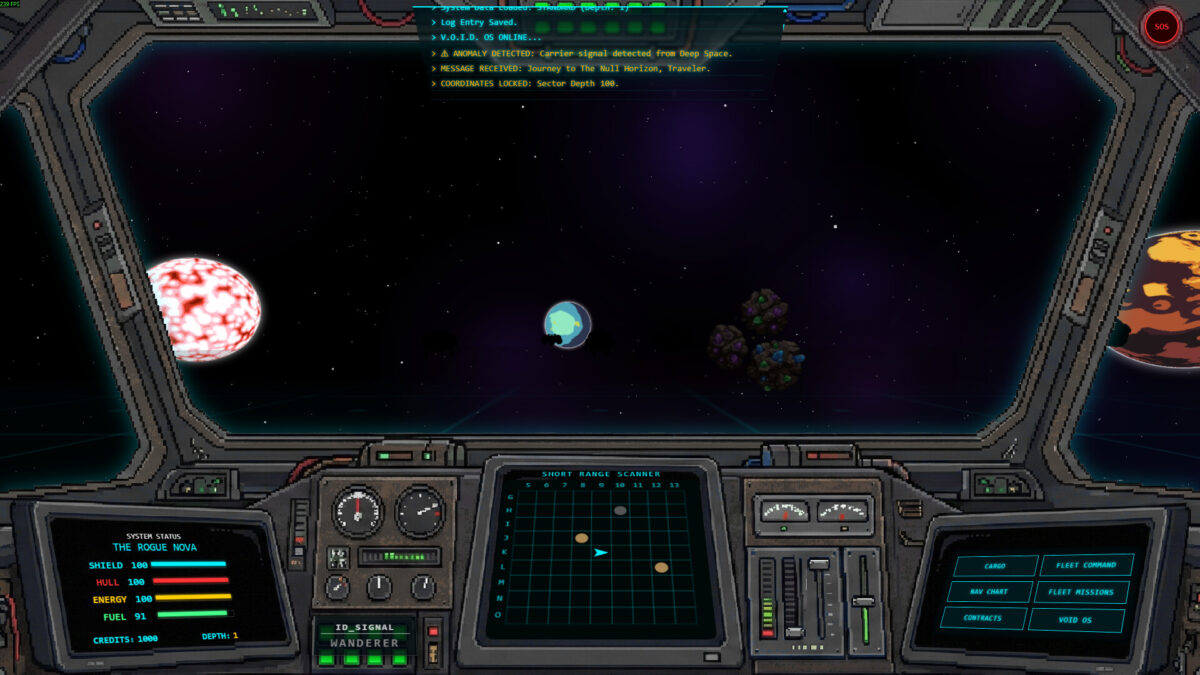
Task: Show the Nav Chart
Action: pos(988,592)
